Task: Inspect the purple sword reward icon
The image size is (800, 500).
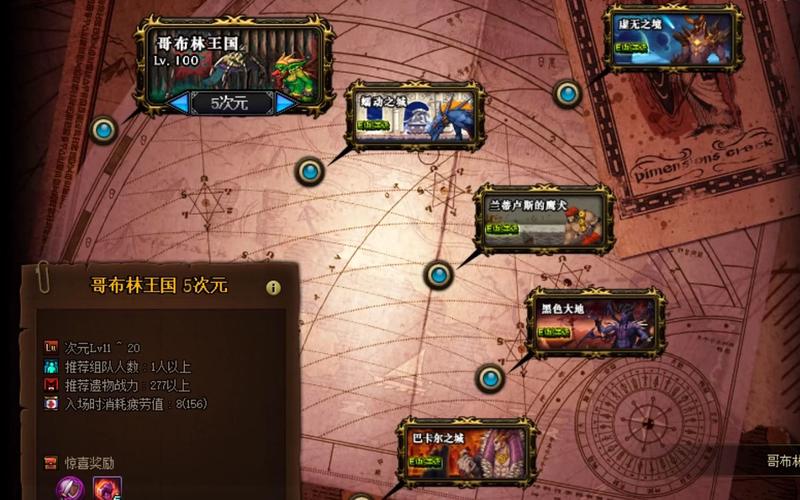Action: point(70,488)
